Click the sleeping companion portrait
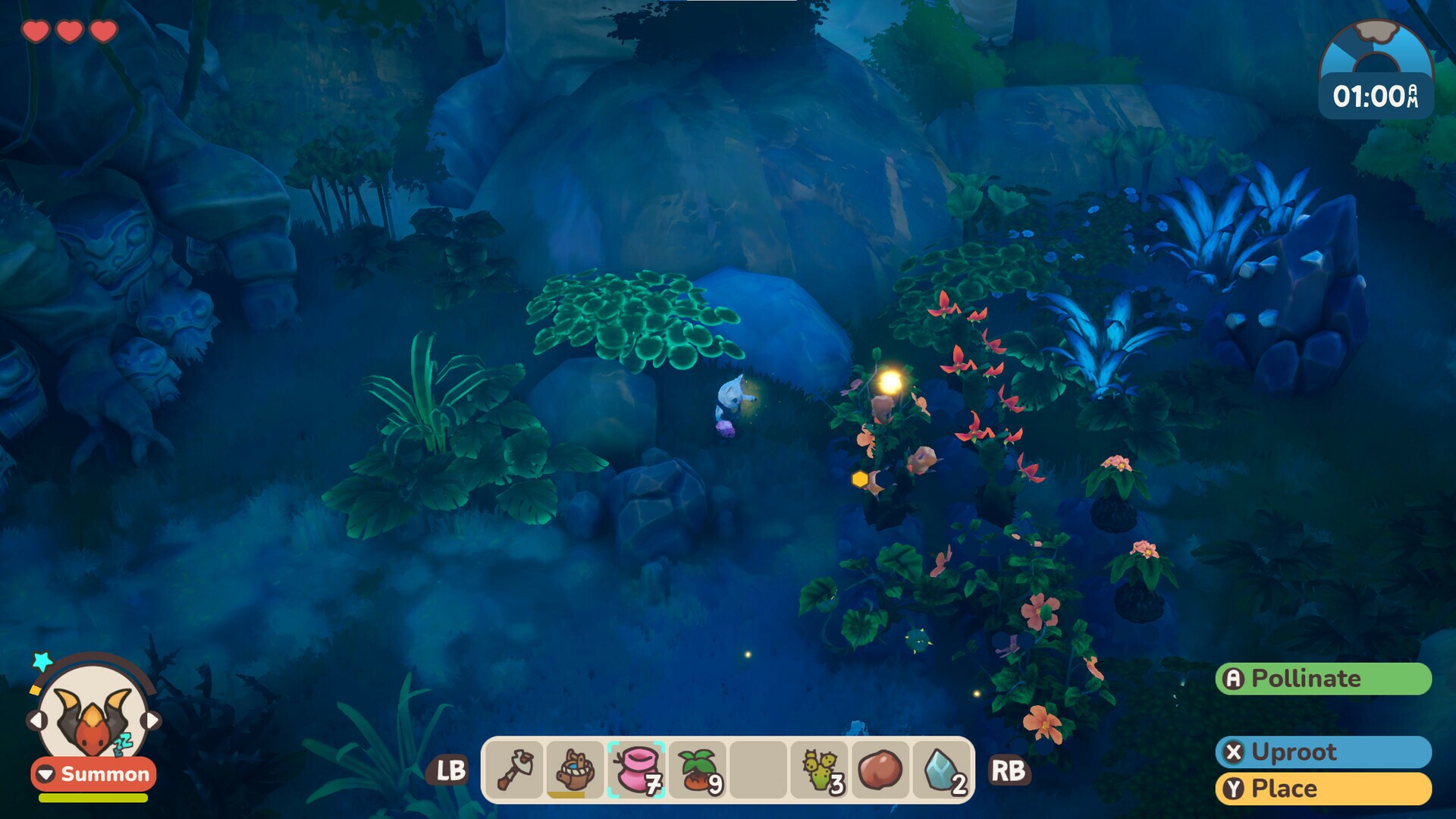Viewport: 1456px width, 819px height. click(93, 715)
